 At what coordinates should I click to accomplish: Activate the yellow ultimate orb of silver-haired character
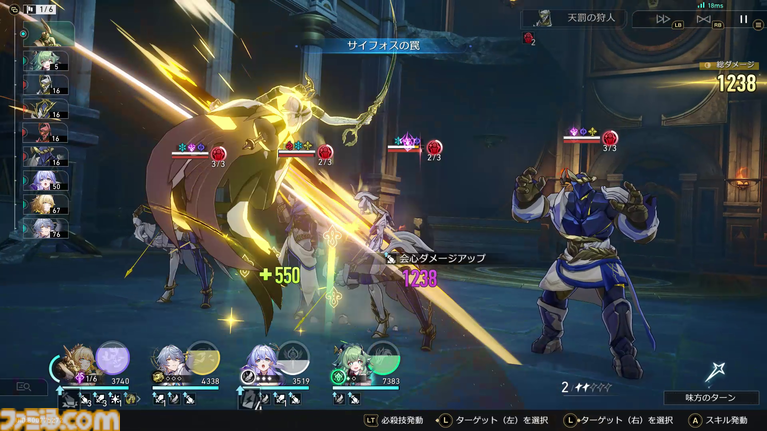tap(204, 357)
